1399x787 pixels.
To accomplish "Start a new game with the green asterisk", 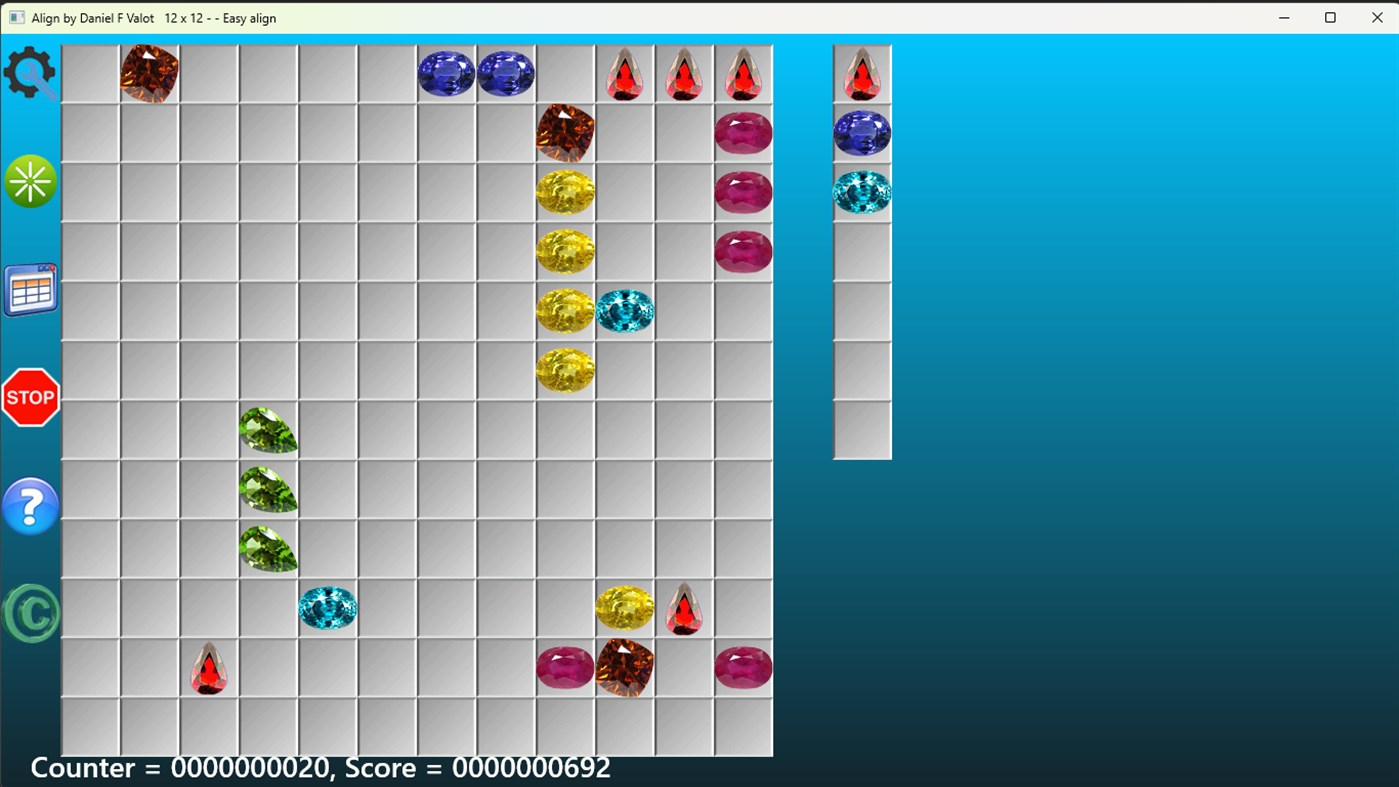I will coord(30,181).
